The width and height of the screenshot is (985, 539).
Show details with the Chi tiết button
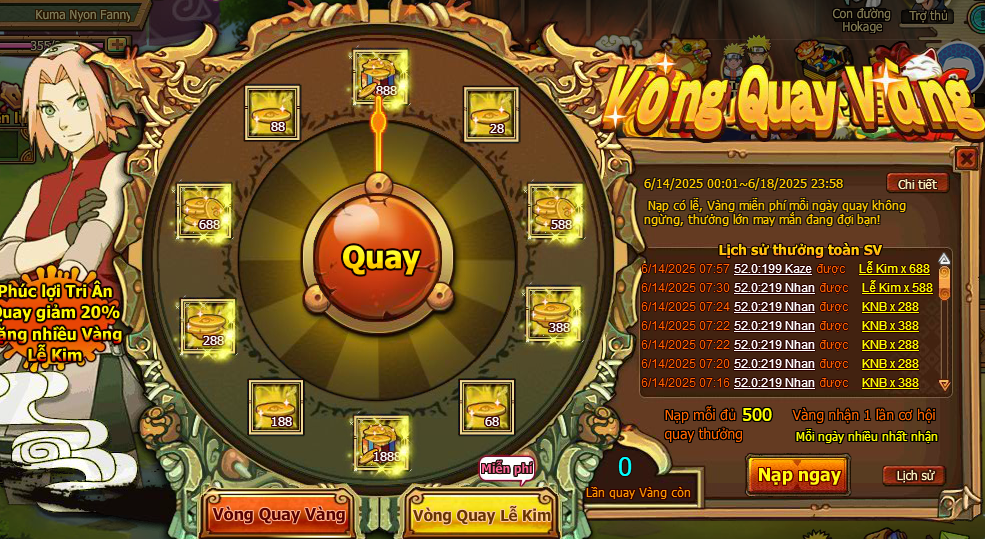pyautogui.click(x=916, y=184)
